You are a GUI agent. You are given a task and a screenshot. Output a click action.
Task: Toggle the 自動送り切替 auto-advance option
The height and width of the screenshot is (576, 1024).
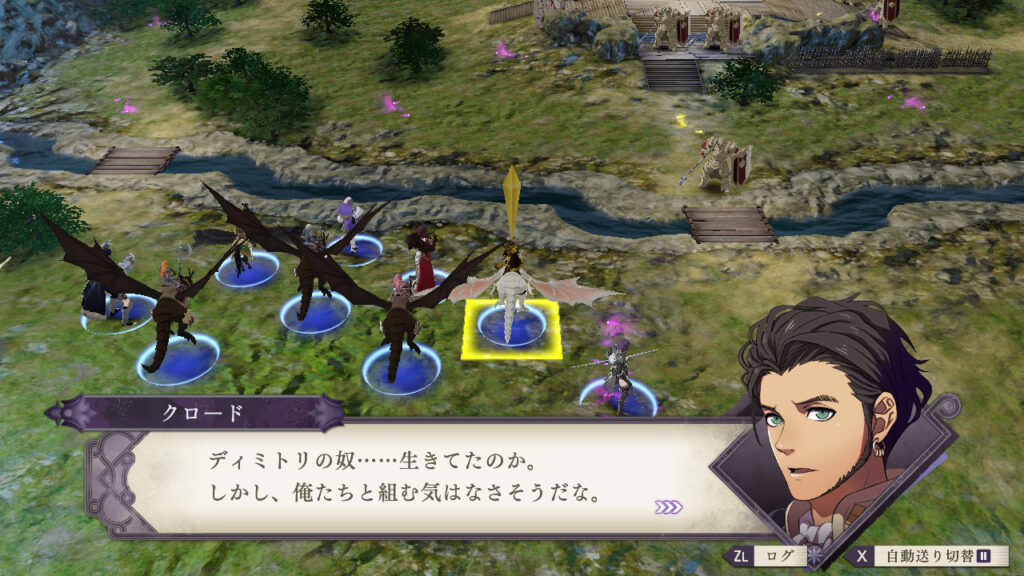pos(926,556)
